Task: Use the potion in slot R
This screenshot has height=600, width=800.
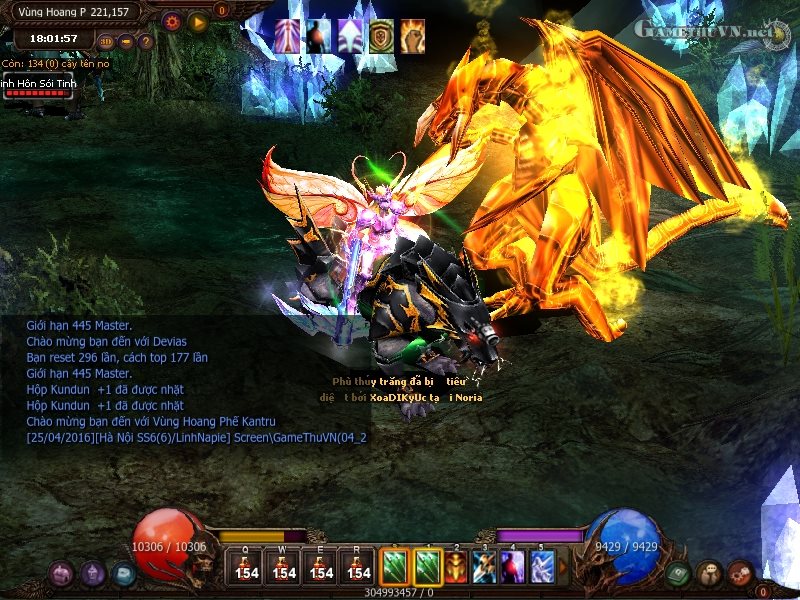Action: click(x=357, y=566)
